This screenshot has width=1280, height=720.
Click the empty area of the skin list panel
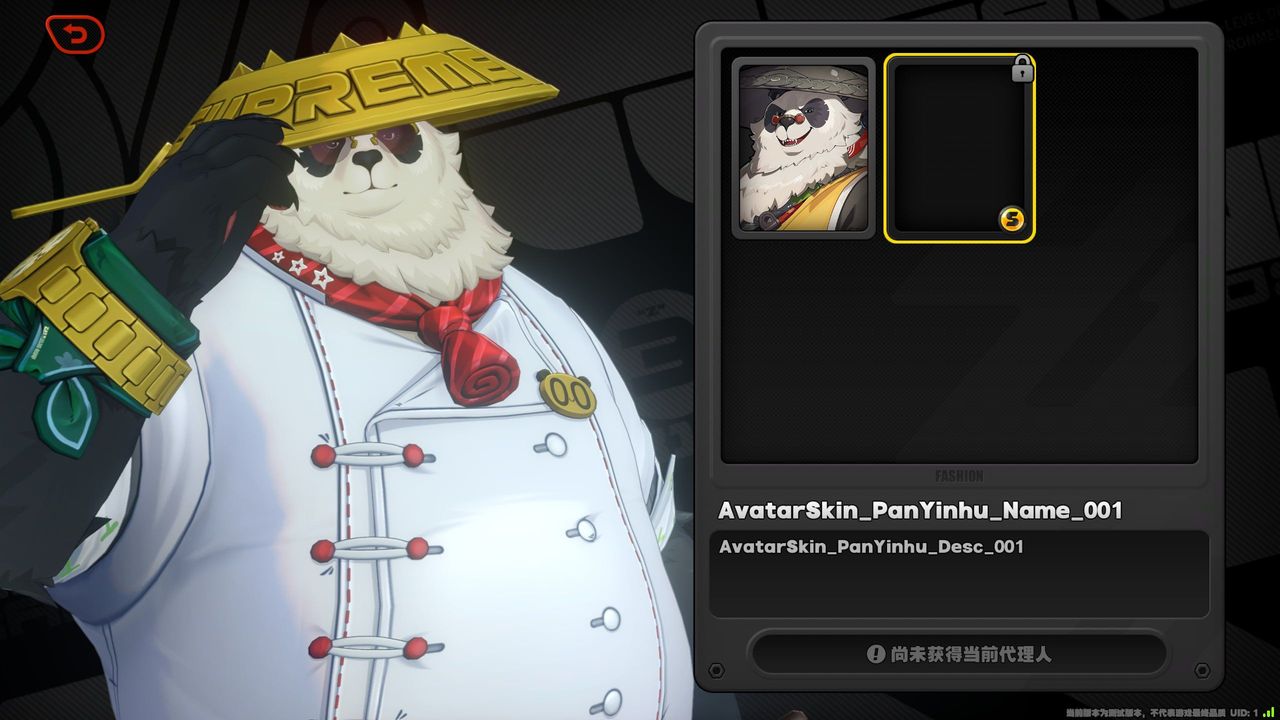[x=958, y=350]
